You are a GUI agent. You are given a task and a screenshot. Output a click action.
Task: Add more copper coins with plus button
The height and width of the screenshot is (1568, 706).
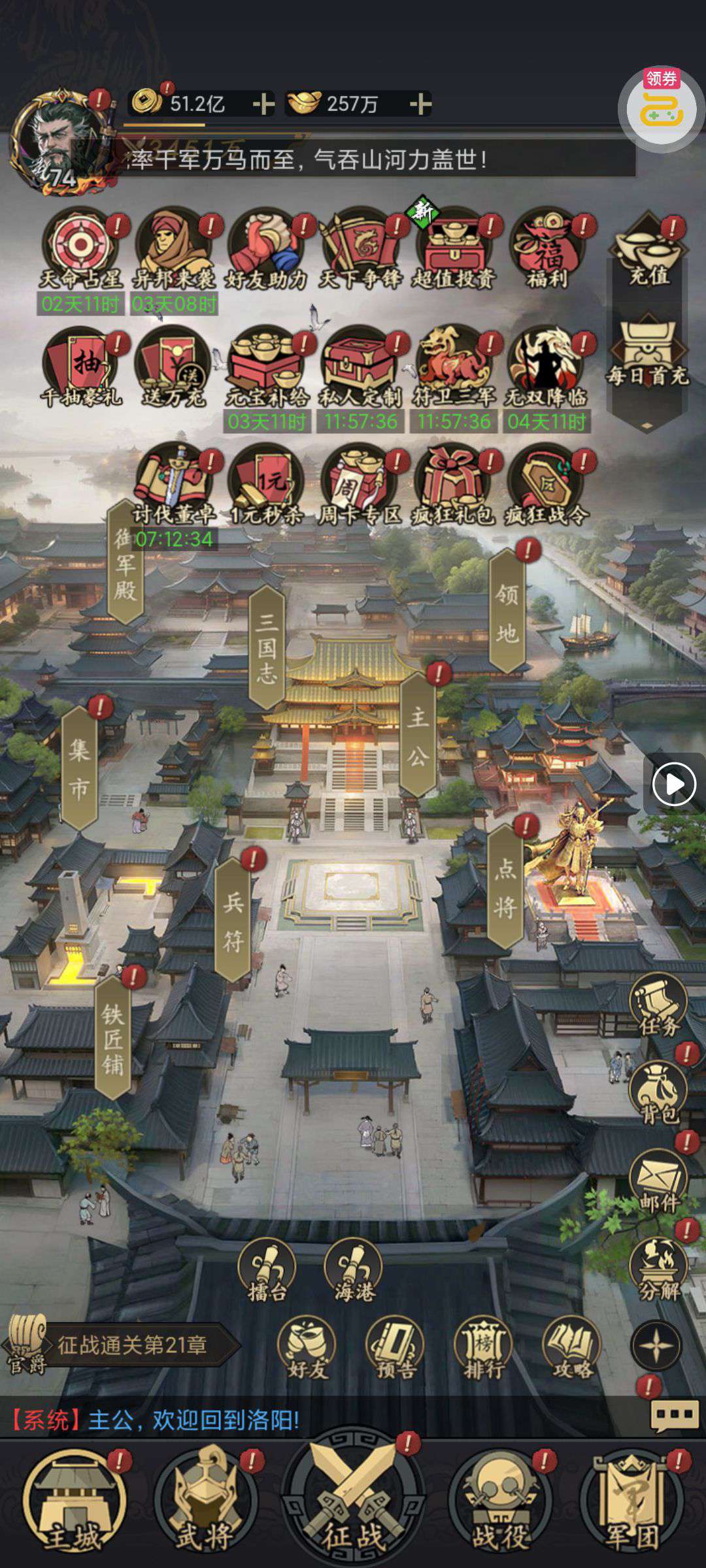pos(263,104)
